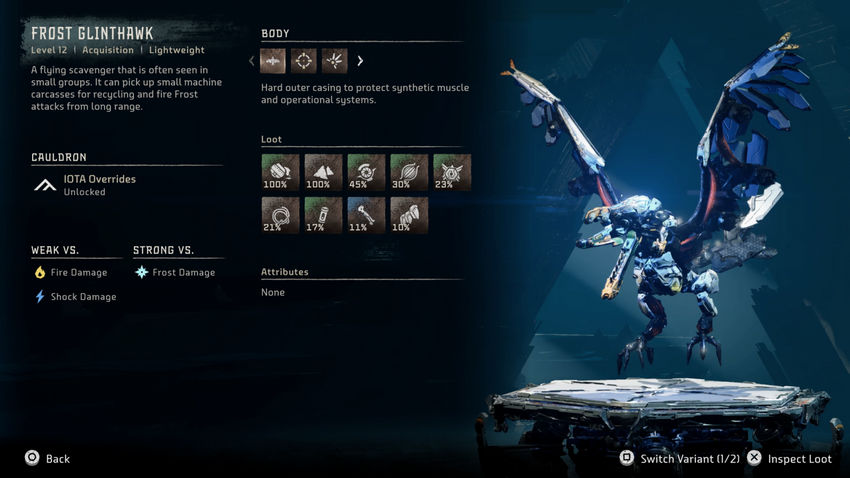Screen dimensions: 850x478
Task: Select the 21% coiled wire loot
Action: click(280, 215)
